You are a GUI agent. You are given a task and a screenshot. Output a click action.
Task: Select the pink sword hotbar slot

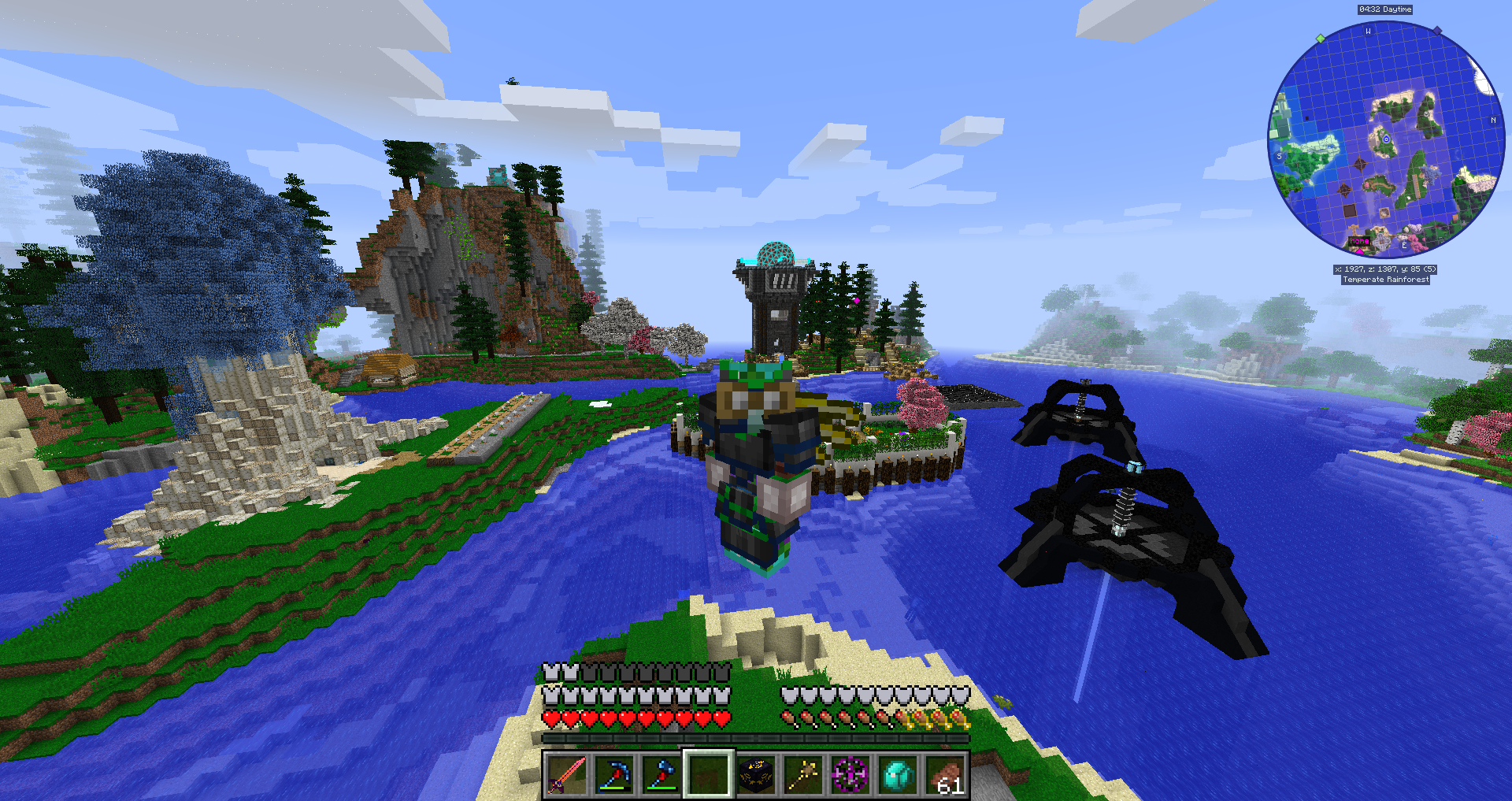point(567,775)
